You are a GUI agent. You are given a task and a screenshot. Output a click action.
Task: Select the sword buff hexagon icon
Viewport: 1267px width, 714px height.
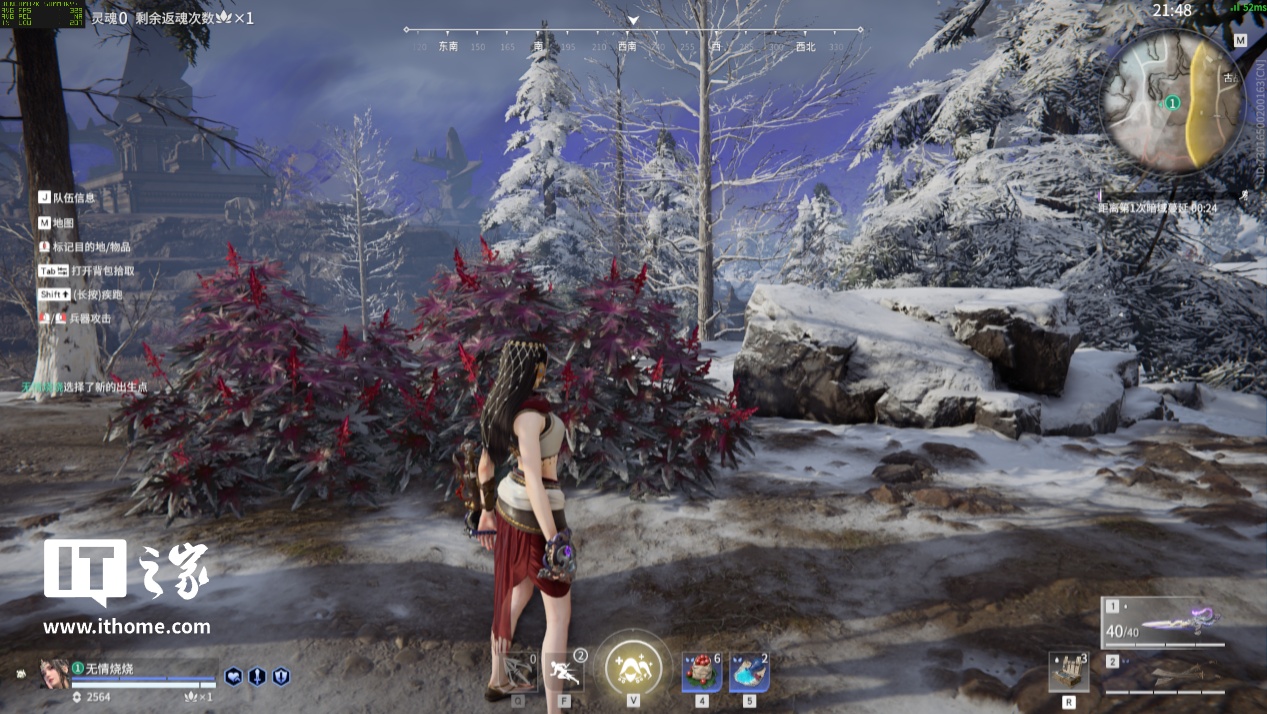[257, 676]
